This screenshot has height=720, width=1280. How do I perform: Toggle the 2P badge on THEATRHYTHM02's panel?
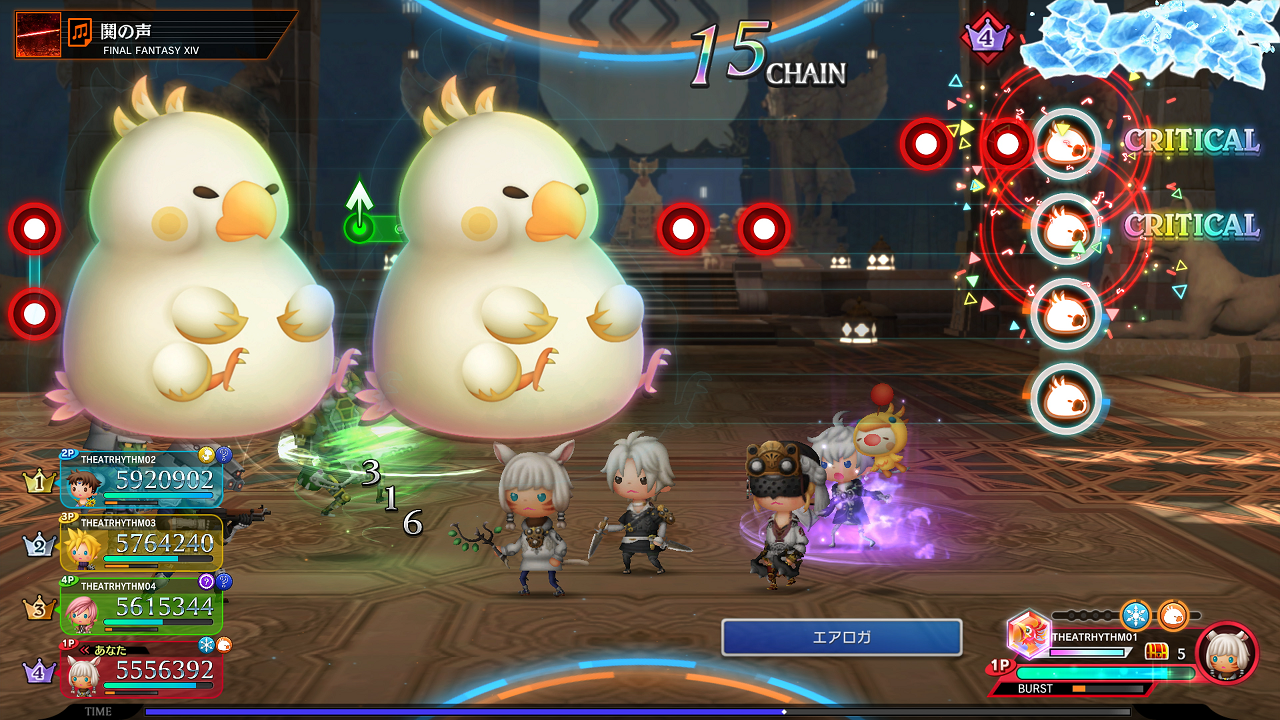coord(66,453)
